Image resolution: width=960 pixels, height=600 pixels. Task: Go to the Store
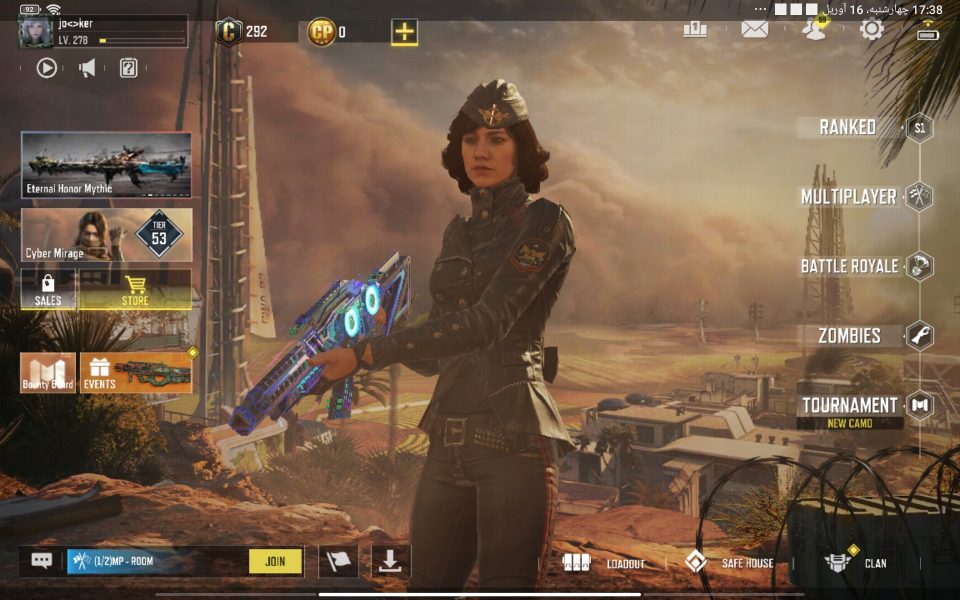click(x=135, y=289)
